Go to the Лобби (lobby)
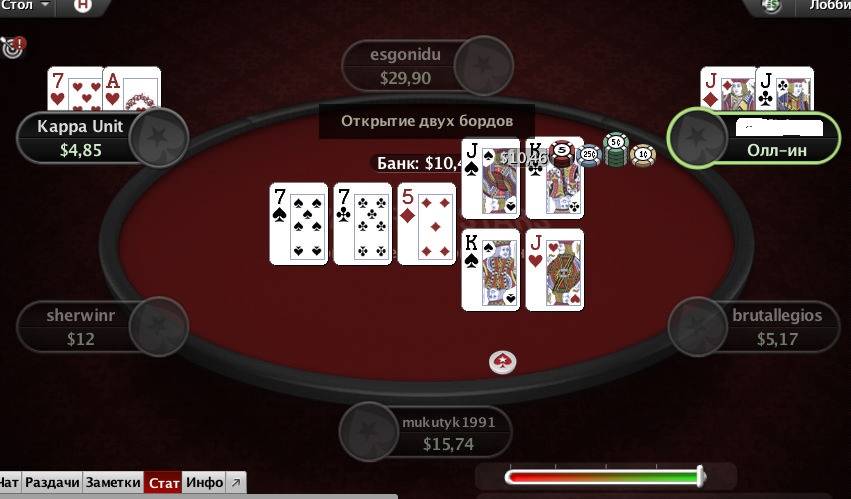851x499 pixels. pyautogui.click(x=825, y=6)
